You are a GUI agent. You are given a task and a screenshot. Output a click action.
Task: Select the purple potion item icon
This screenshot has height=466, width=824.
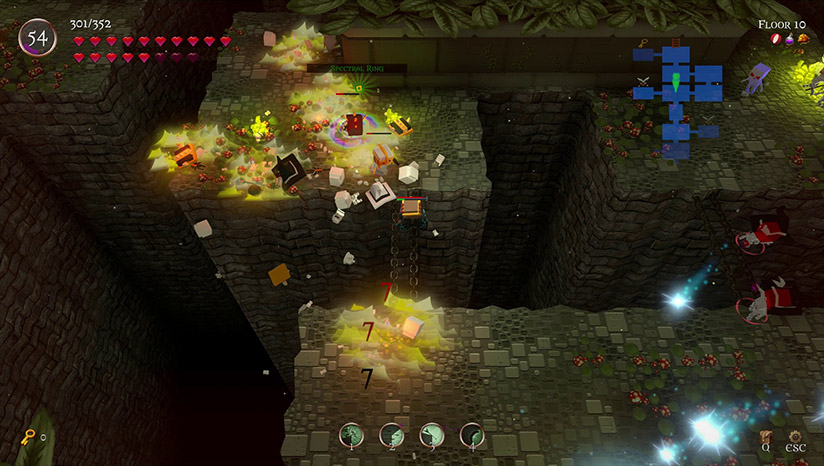[x=789, y=39]
